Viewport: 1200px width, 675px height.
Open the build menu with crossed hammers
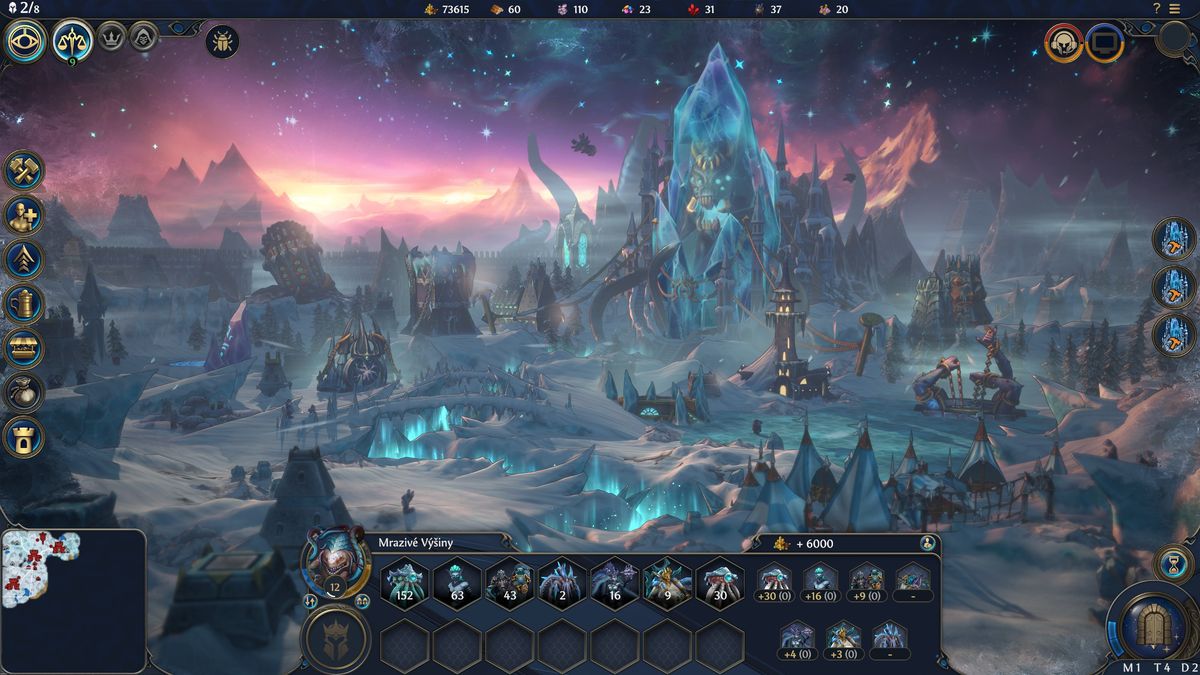(x=24, y=171)
